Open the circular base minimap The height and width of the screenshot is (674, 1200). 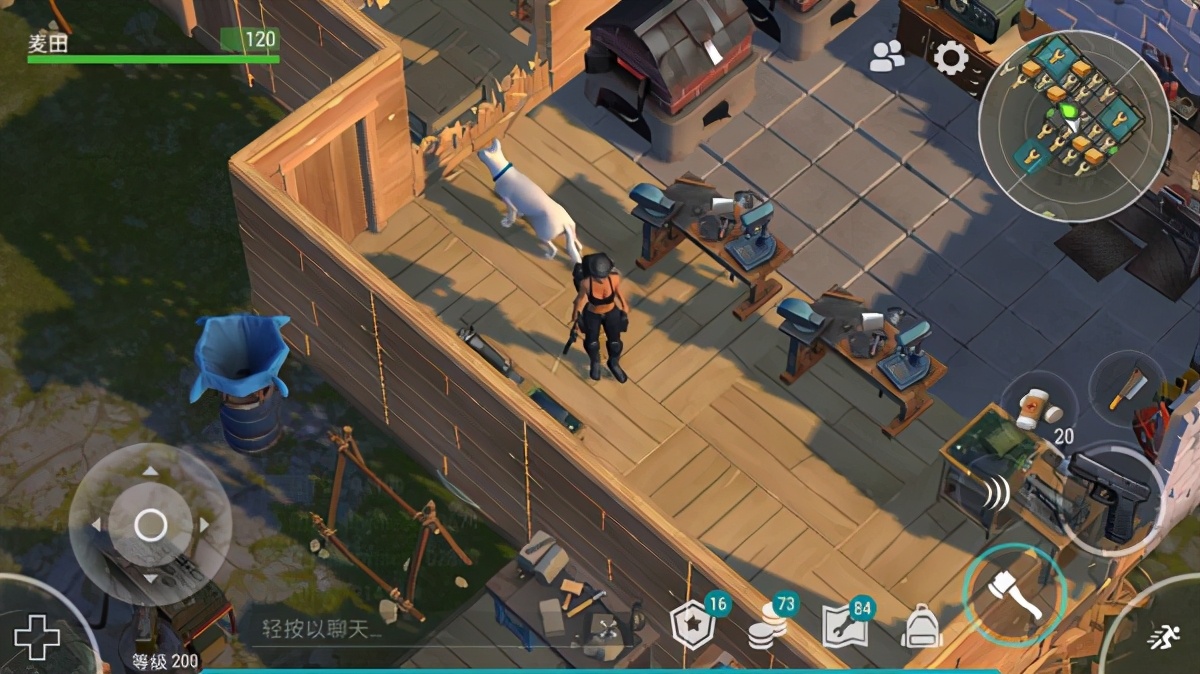click(1073, 125)
